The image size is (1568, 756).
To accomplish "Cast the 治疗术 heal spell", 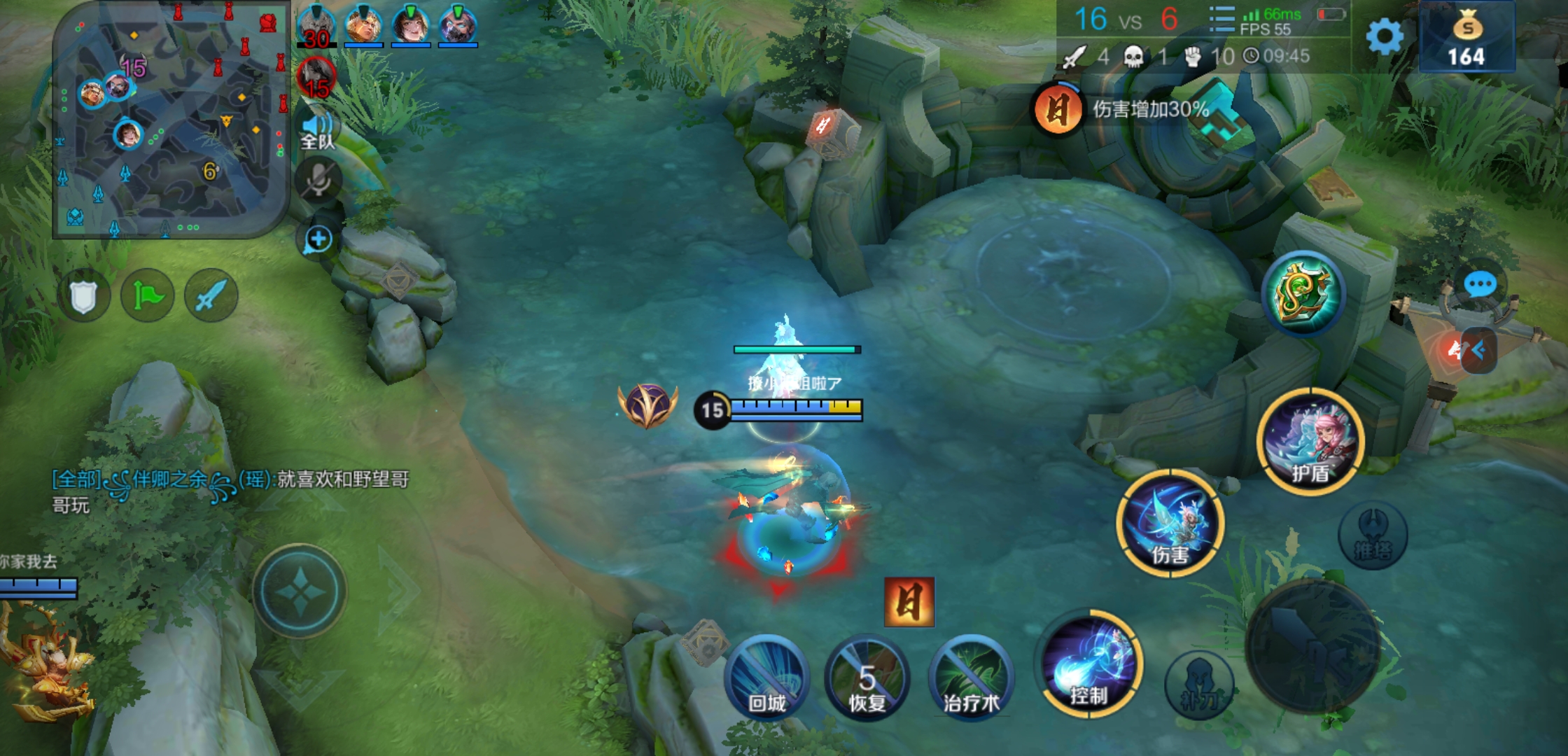I will tap(971, 678).
